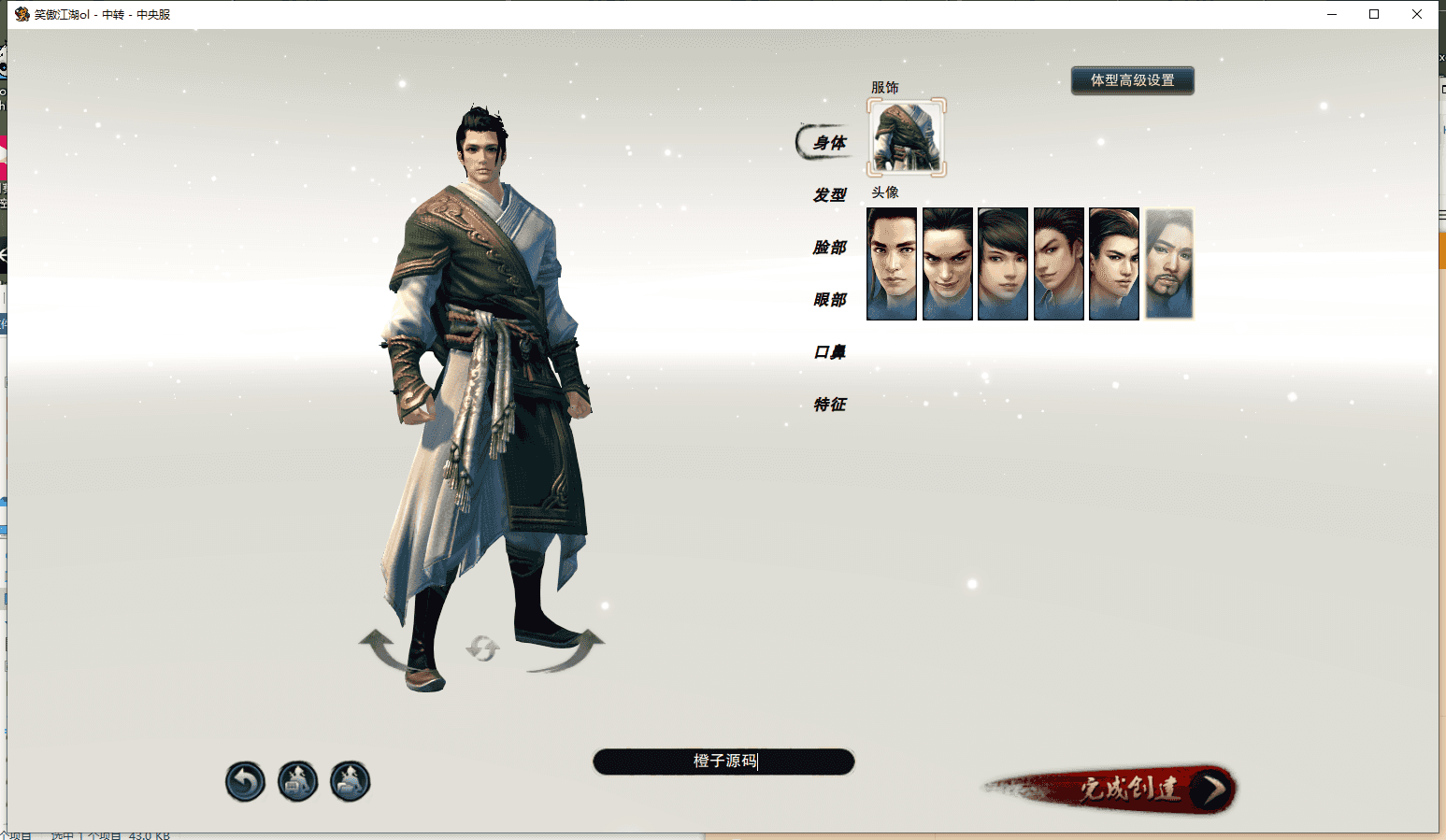Open the 特征 features category
This screenshot has height=840, width=1446.
pyautogui.click(x=832, y=405)
